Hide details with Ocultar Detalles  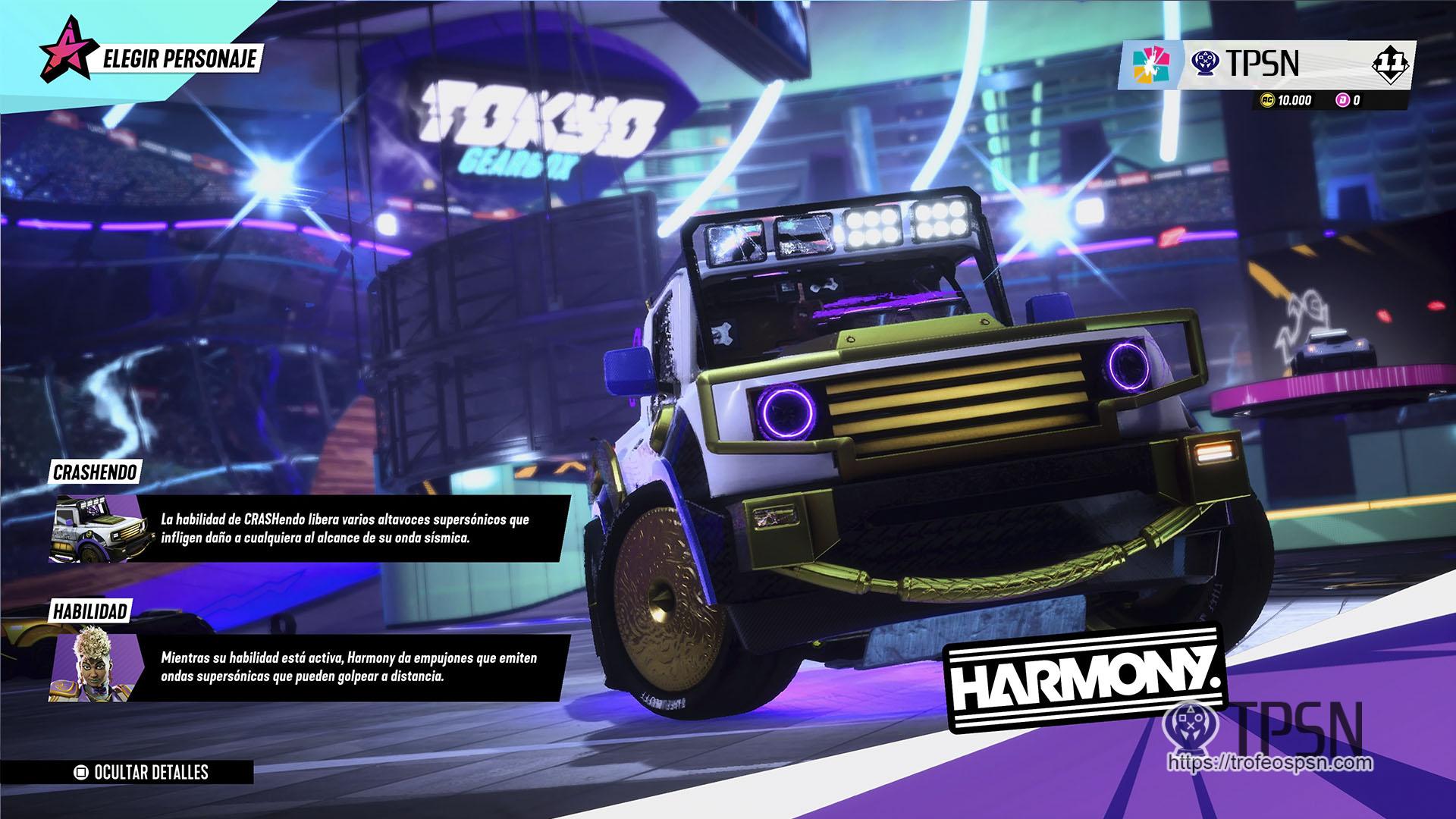142,773
